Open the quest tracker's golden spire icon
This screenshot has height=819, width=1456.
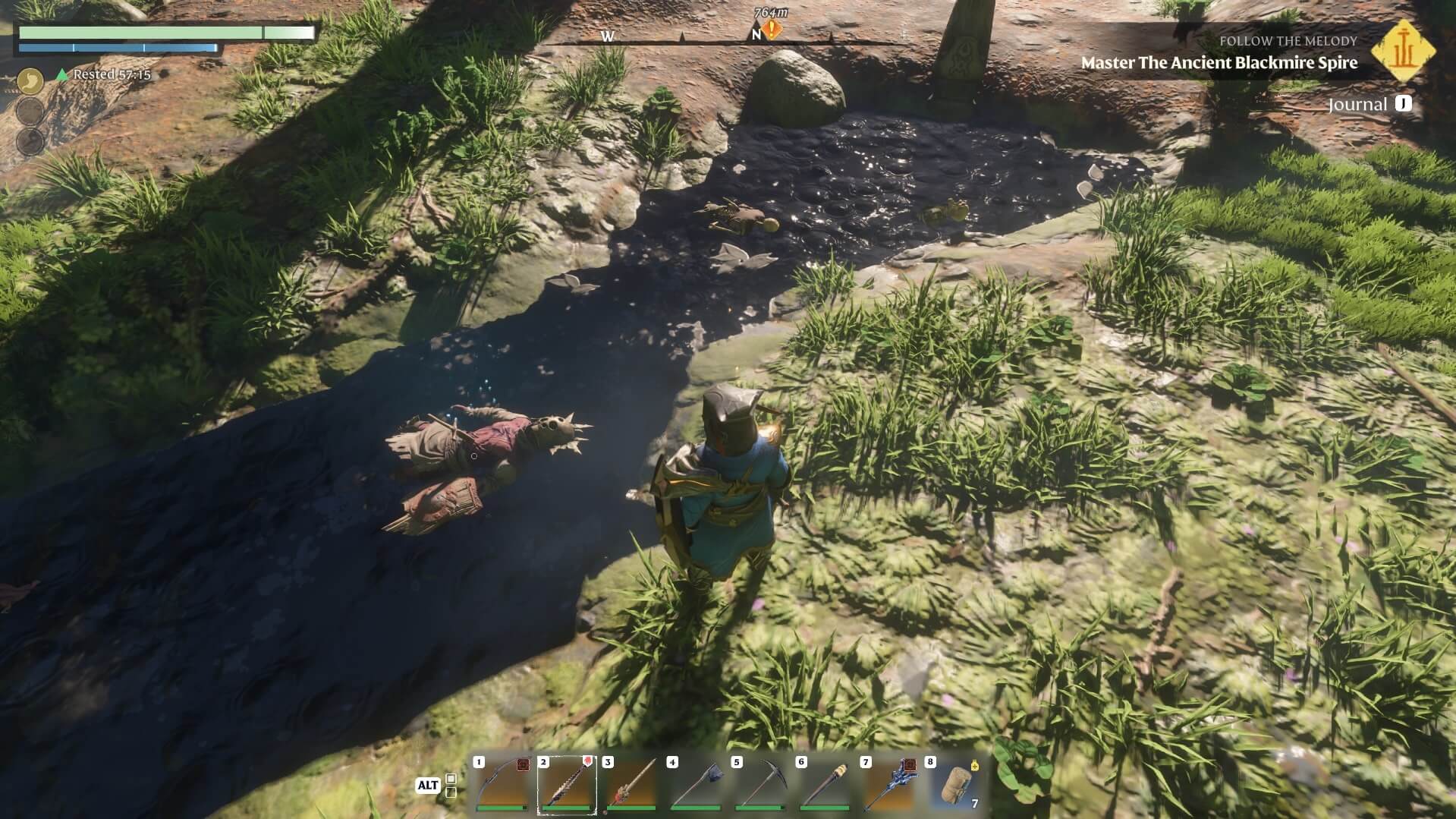[x=1404, y=52]
